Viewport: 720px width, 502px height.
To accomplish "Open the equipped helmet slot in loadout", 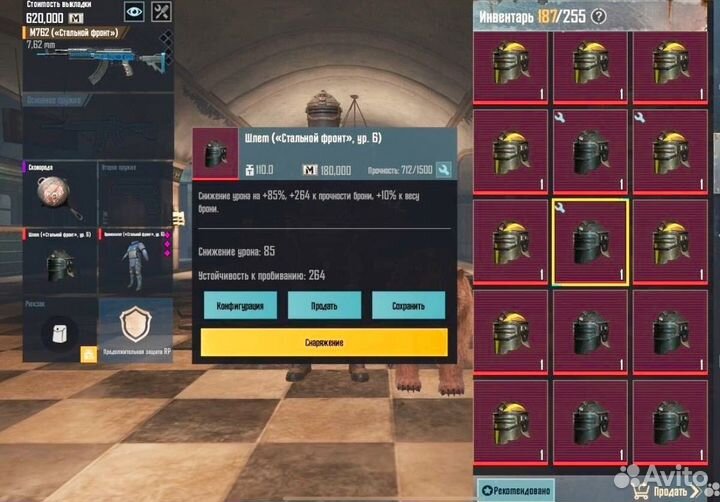I will pyautogui.click(x=60, y=262).
